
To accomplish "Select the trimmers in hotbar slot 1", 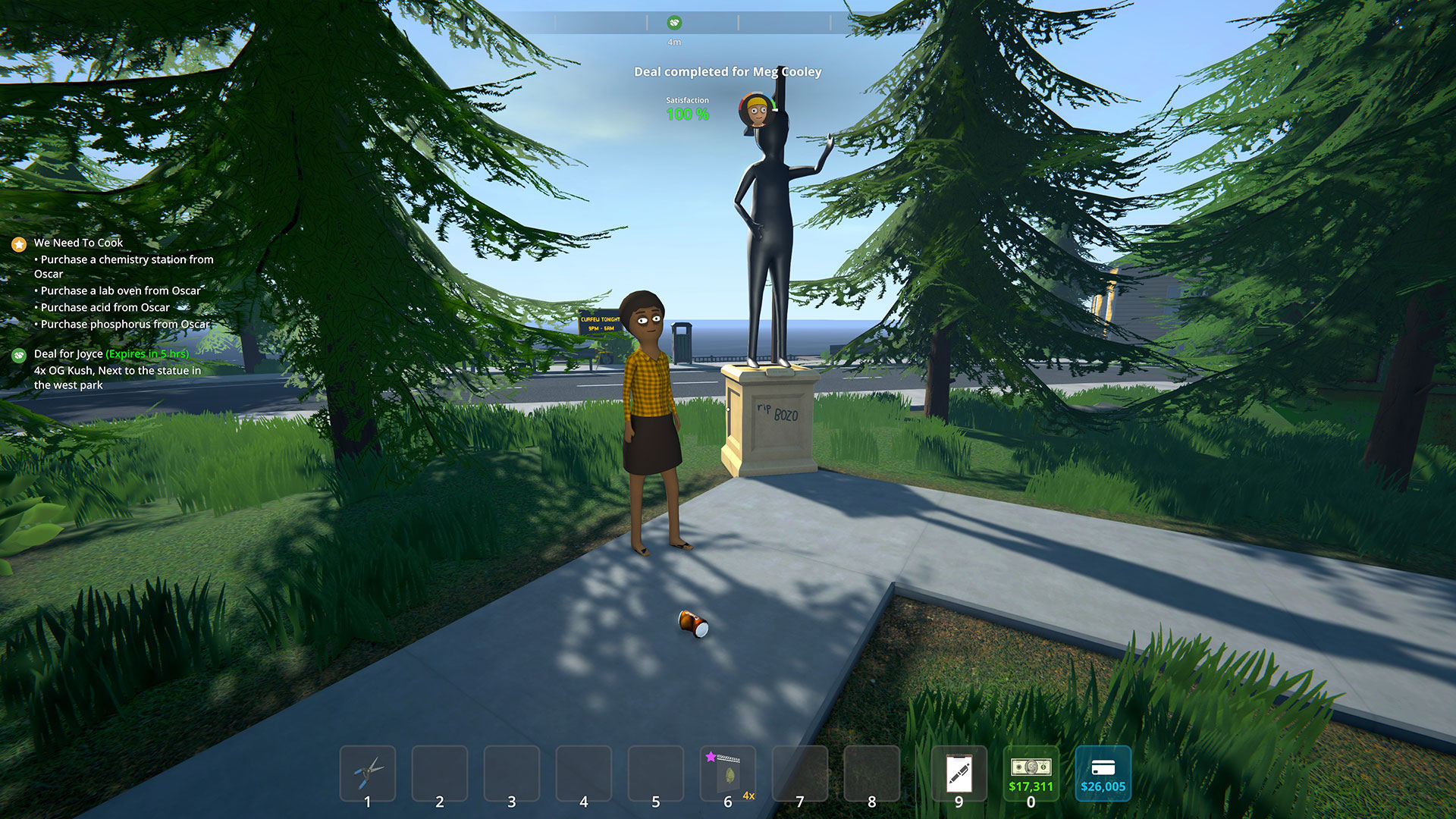I will pyautogui.click(x=368, y=773).
